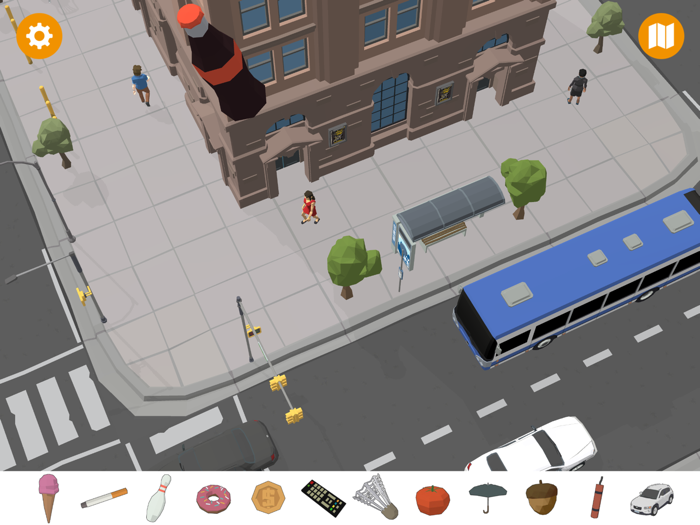Select the pink donut item
700x525 pixels.
(x=213, y=497)
